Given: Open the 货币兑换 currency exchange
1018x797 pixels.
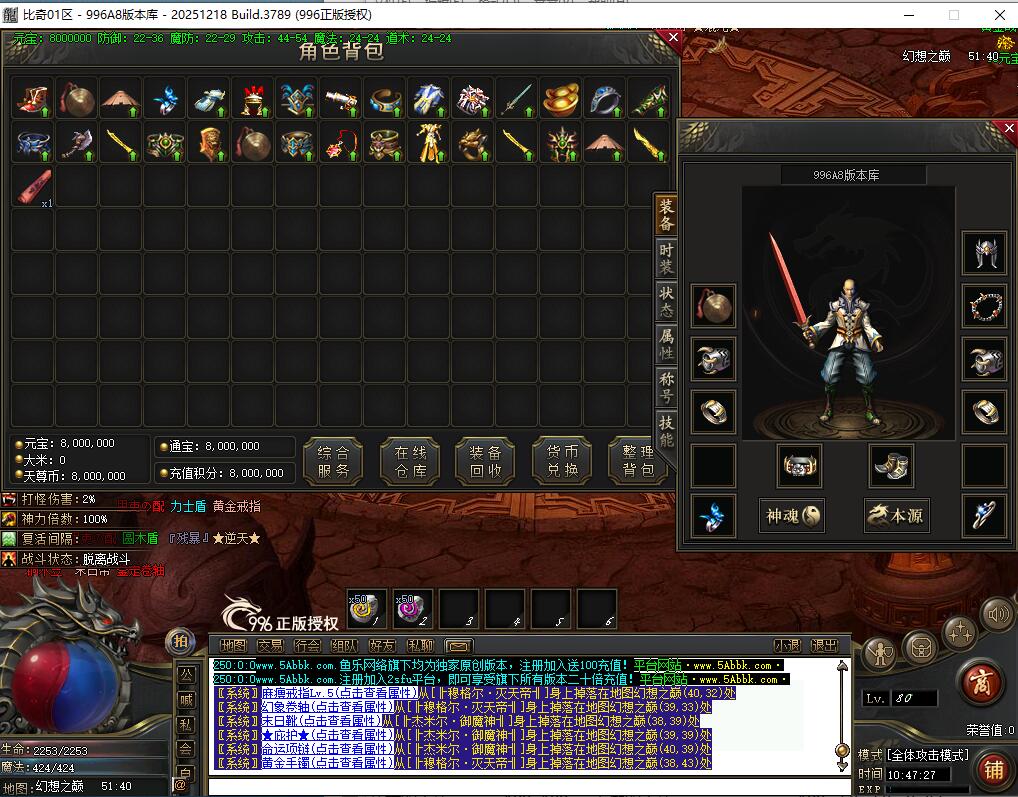Looking at the screenshot, I should 562,461.
